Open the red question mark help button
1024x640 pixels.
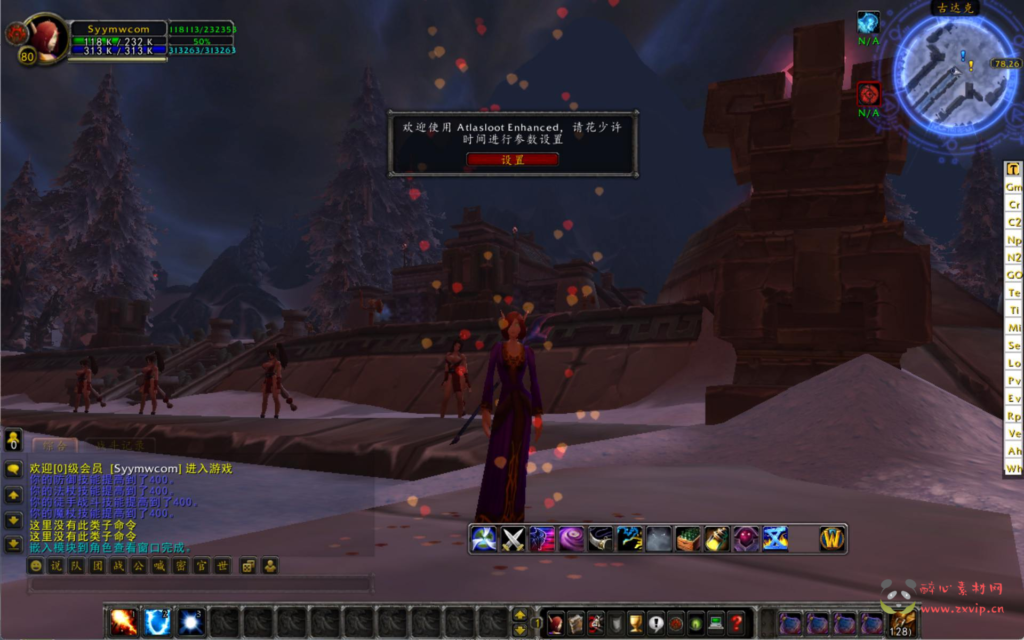pyautogui.click(x=737, y=623)
